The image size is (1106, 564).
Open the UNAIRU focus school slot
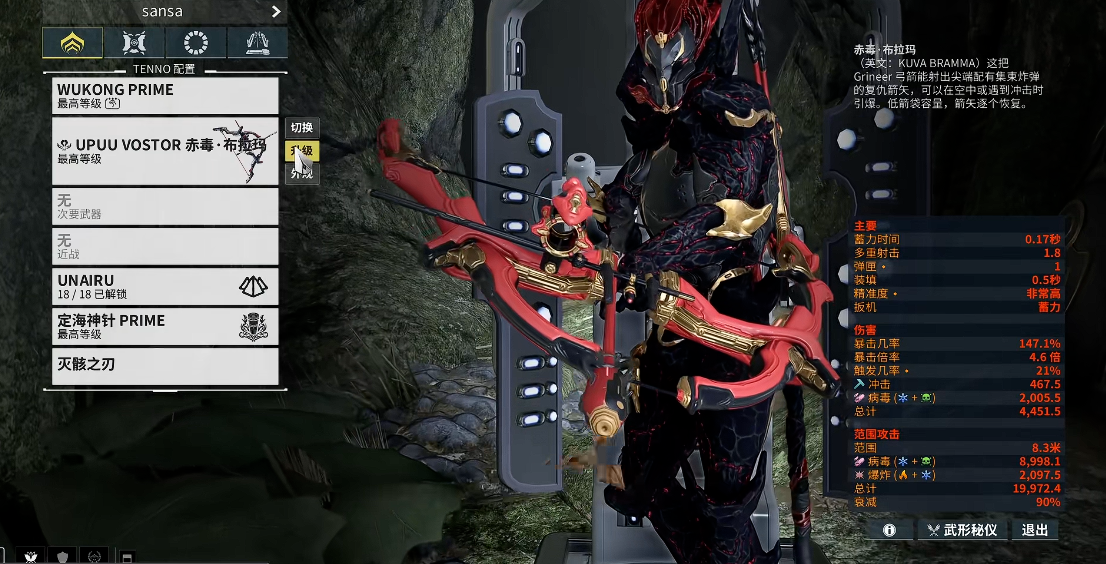(x=165, y=286)
